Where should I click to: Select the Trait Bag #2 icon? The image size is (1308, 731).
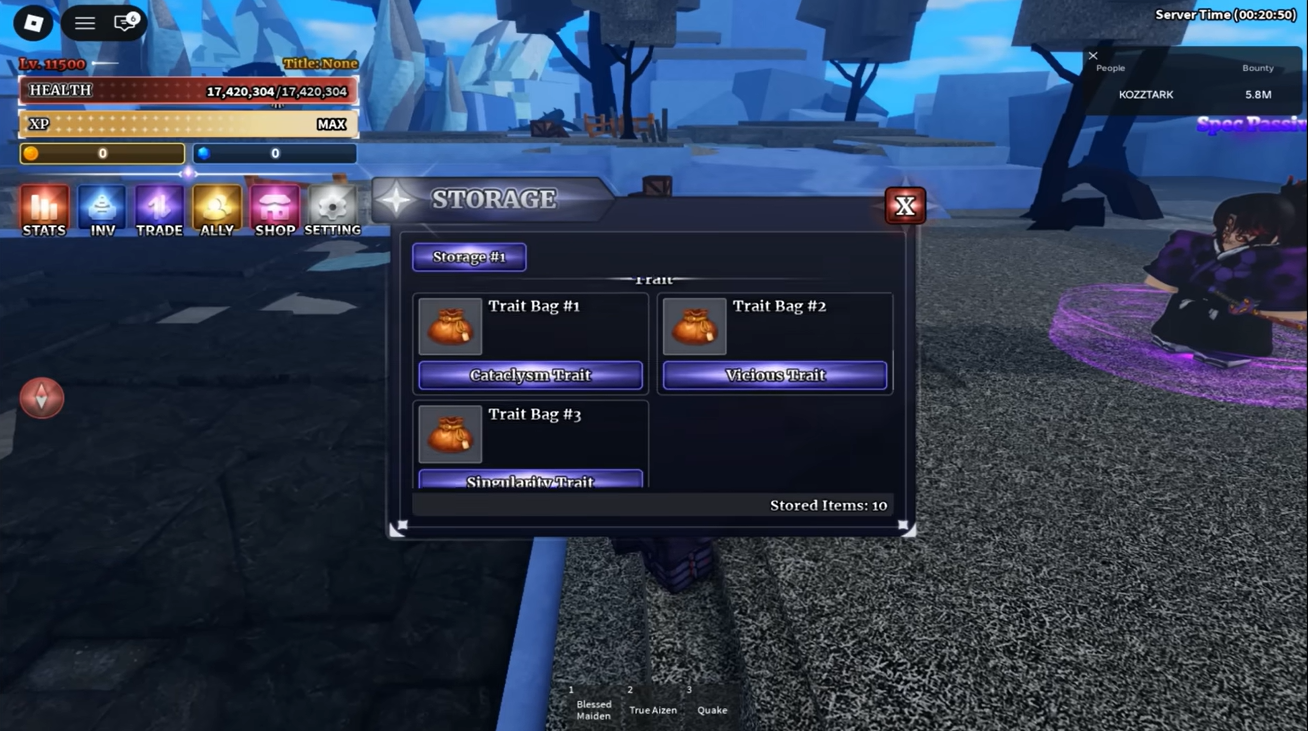[694, 326]
